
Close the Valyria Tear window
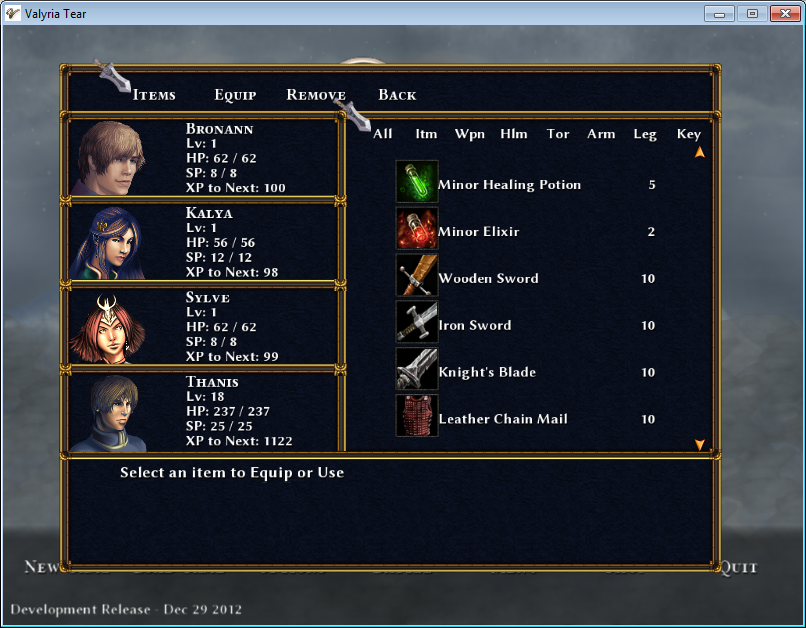click(x=781, y=13)
